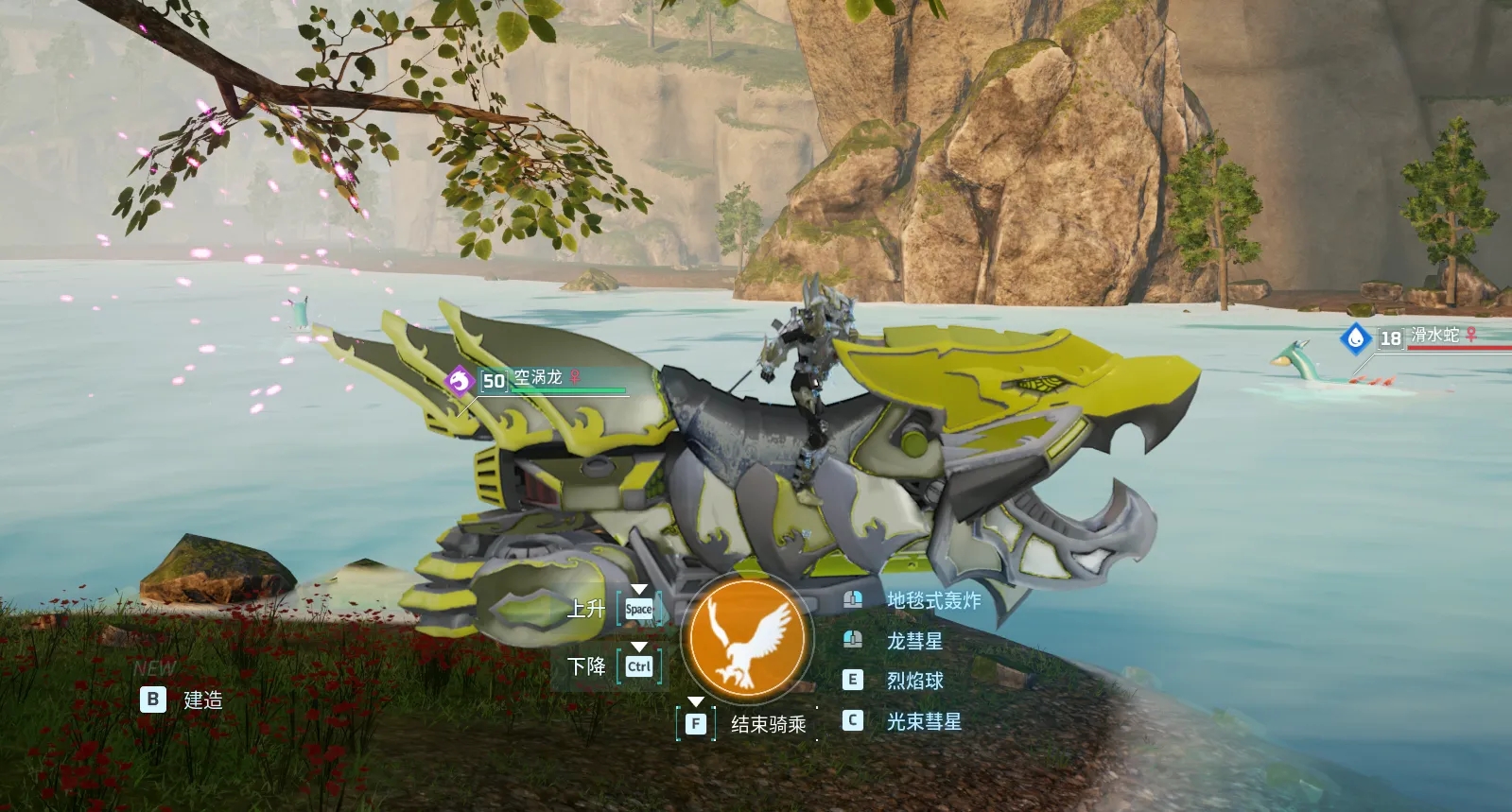Activate the 烈焰球 skill
The width and height of the screenshot is (1512, 812).
point(913,681)
